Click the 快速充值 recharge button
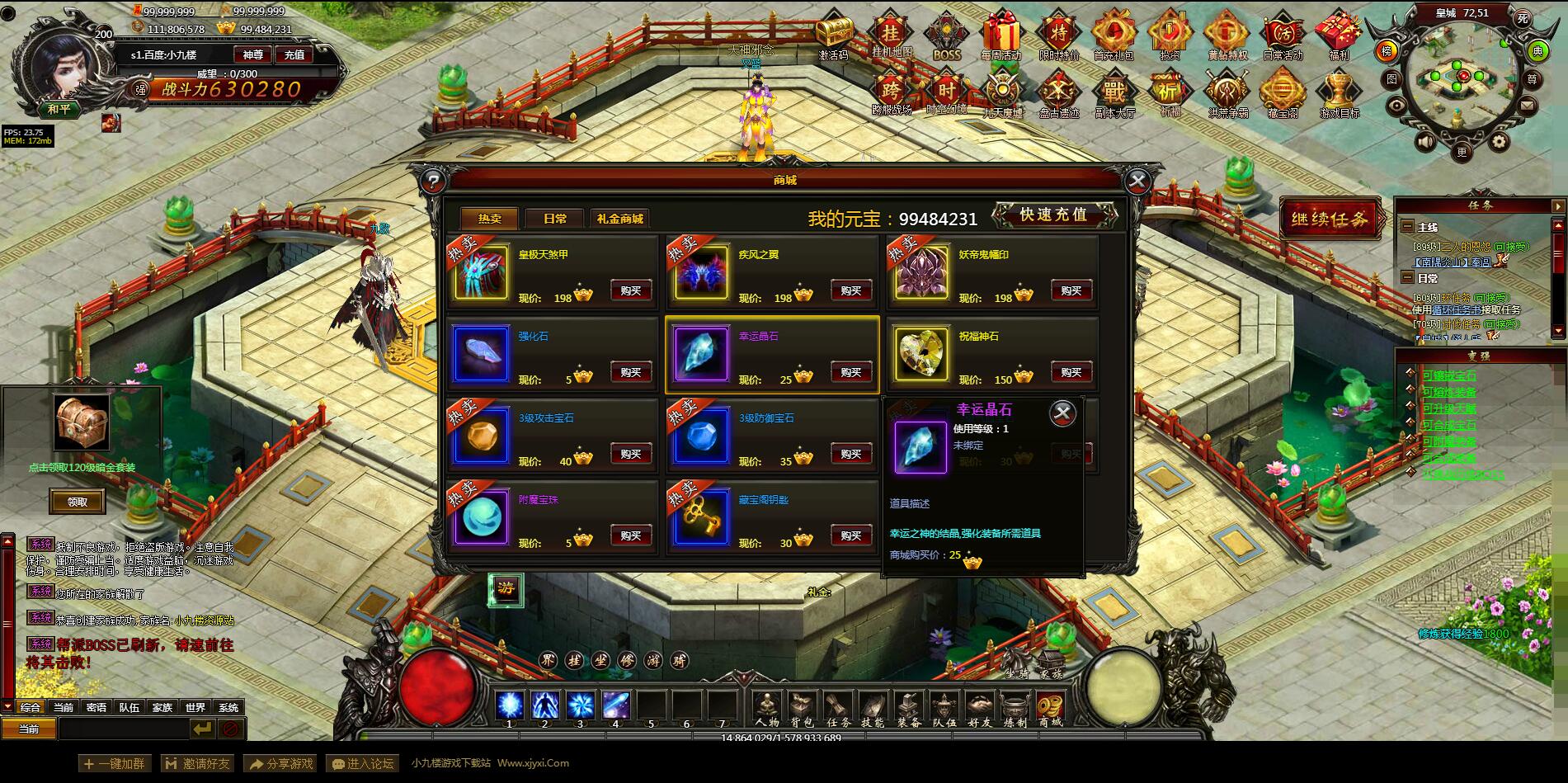The width and height of the screenshot is (1568, 783). [1053, 215]
